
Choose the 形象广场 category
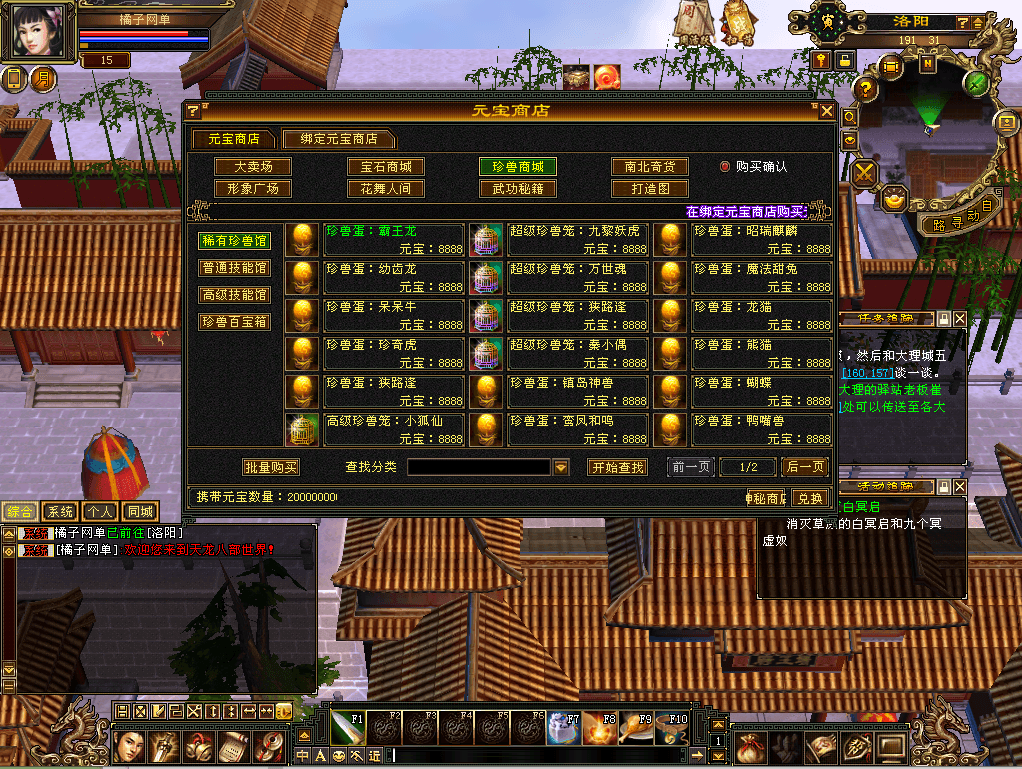(x=253, y=188)
